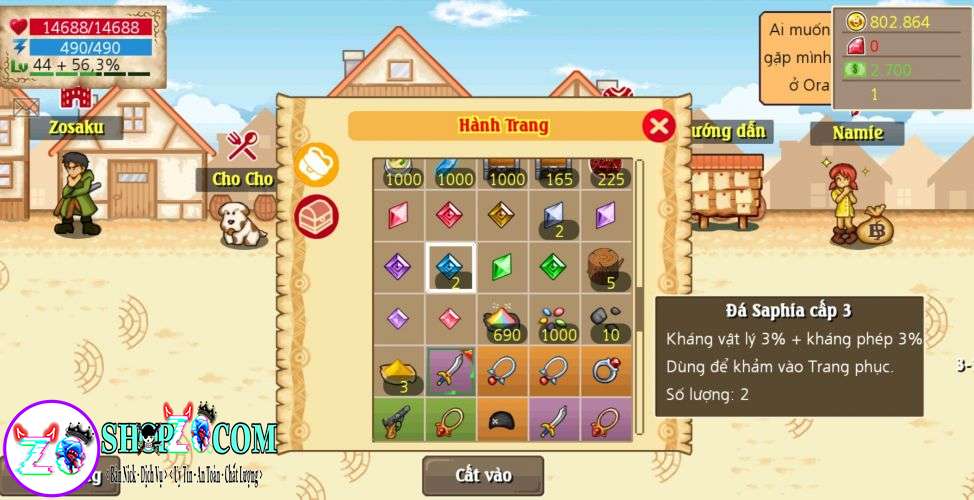The height and width of the screenshot is (500, 974).
Task: Choose the black pirate hat slot
Action: [x=503, y=421]
